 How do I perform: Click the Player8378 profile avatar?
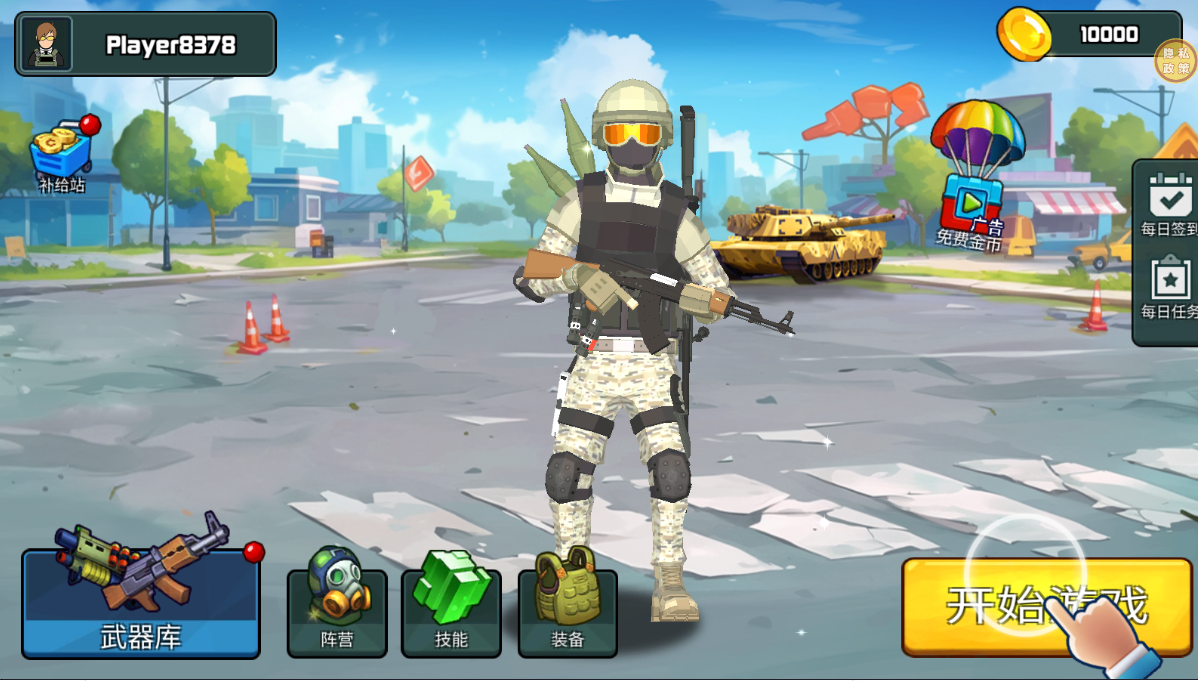click(45, 44)
